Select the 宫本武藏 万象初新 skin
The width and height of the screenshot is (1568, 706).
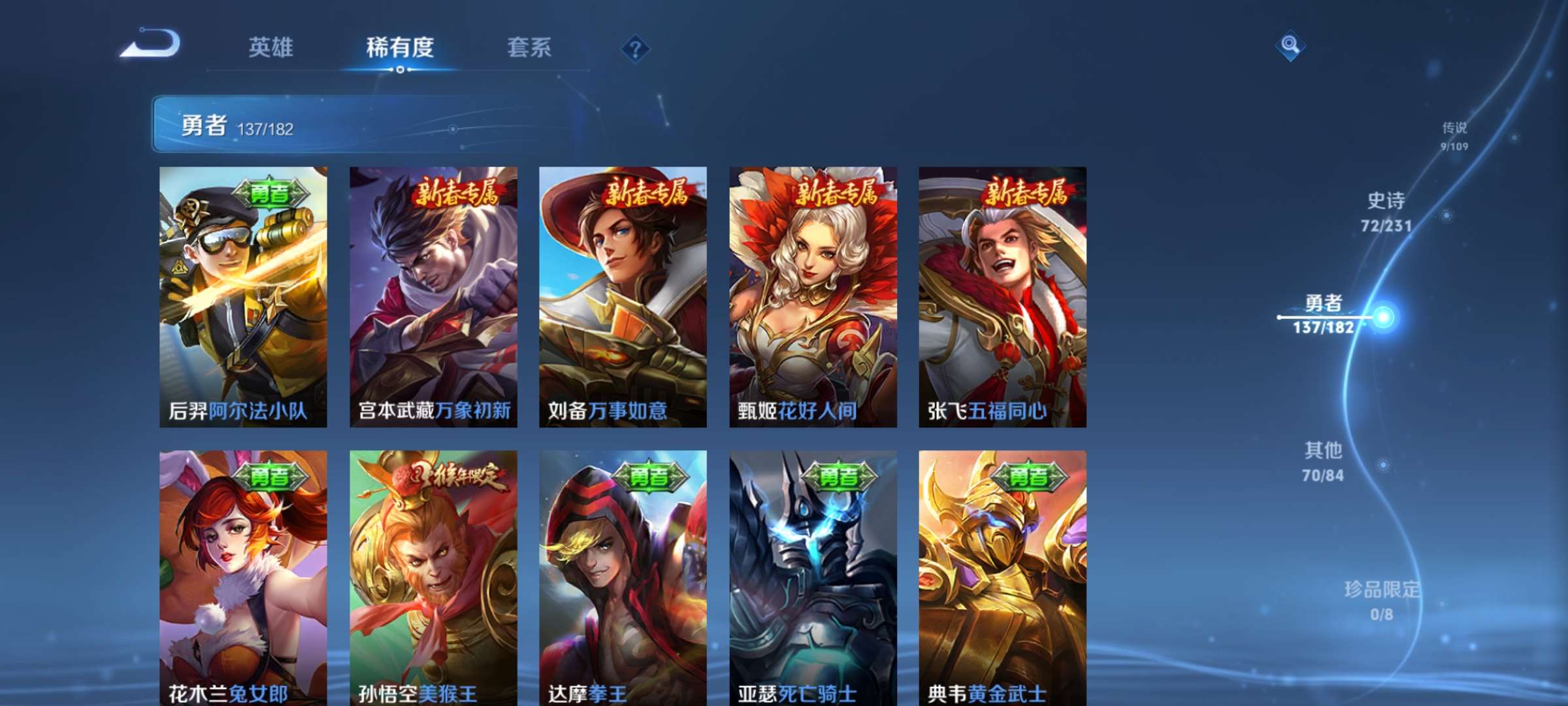tap(433, 296)
